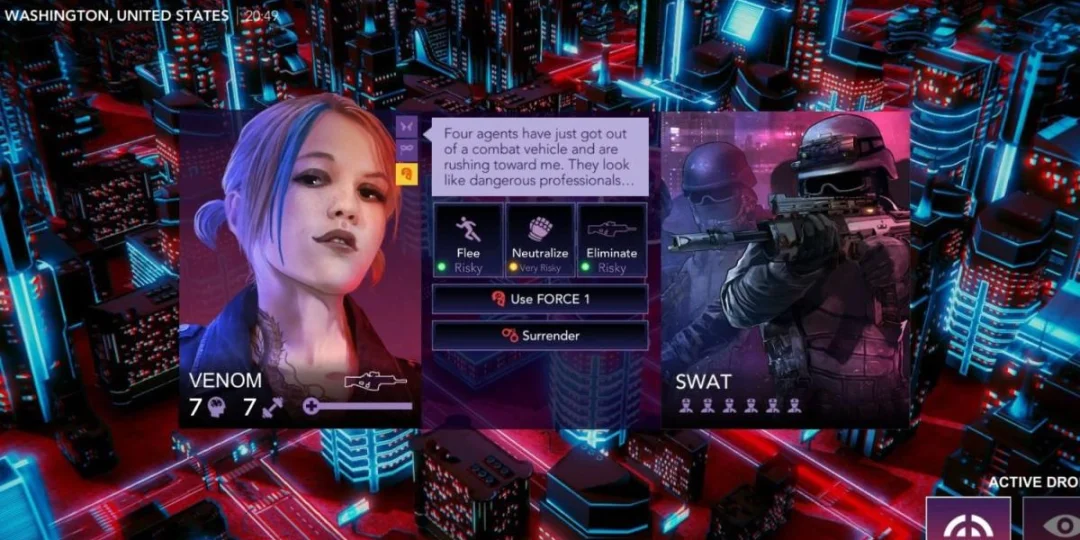Click Venom's equipped rifle weapon icon
Viewport: 1080px width, 540px height.
pos(375,381)
